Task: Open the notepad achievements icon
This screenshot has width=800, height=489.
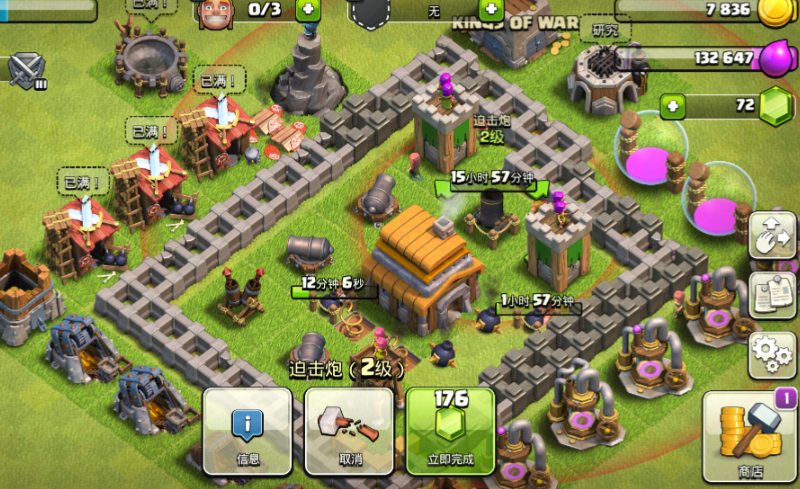Action: tap(771, 292)
